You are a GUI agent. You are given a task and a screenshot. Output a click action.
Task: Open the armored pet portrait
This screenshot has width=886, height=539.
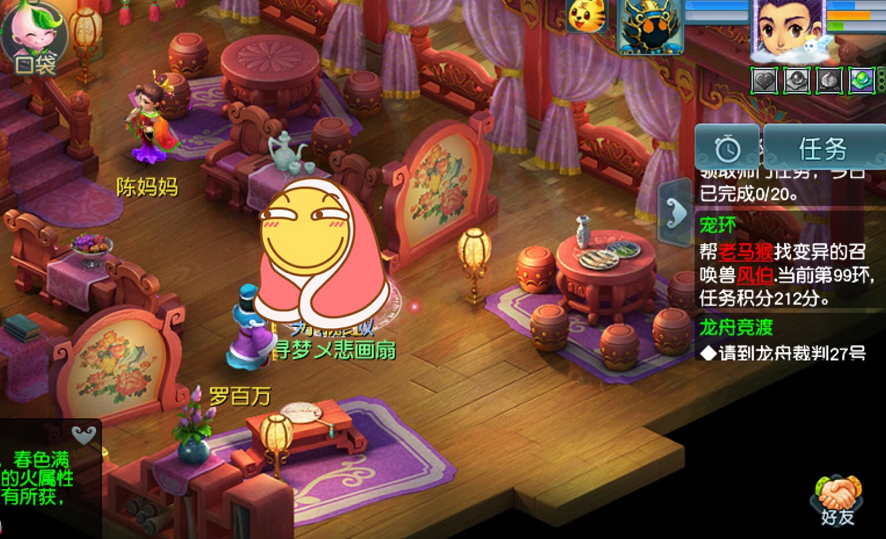coord(650,26)
